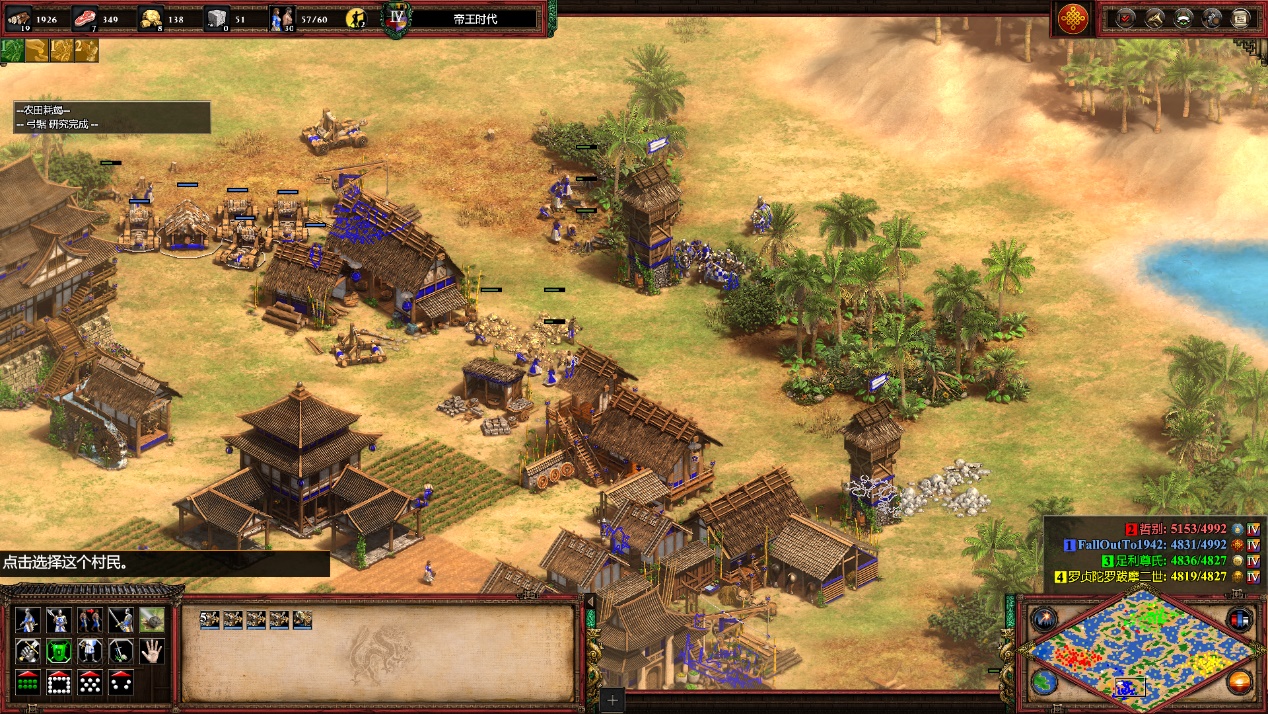Toggle the minimap team colours flags button
Screen dimensions: 1268x714
click(x=1240, y=620)
